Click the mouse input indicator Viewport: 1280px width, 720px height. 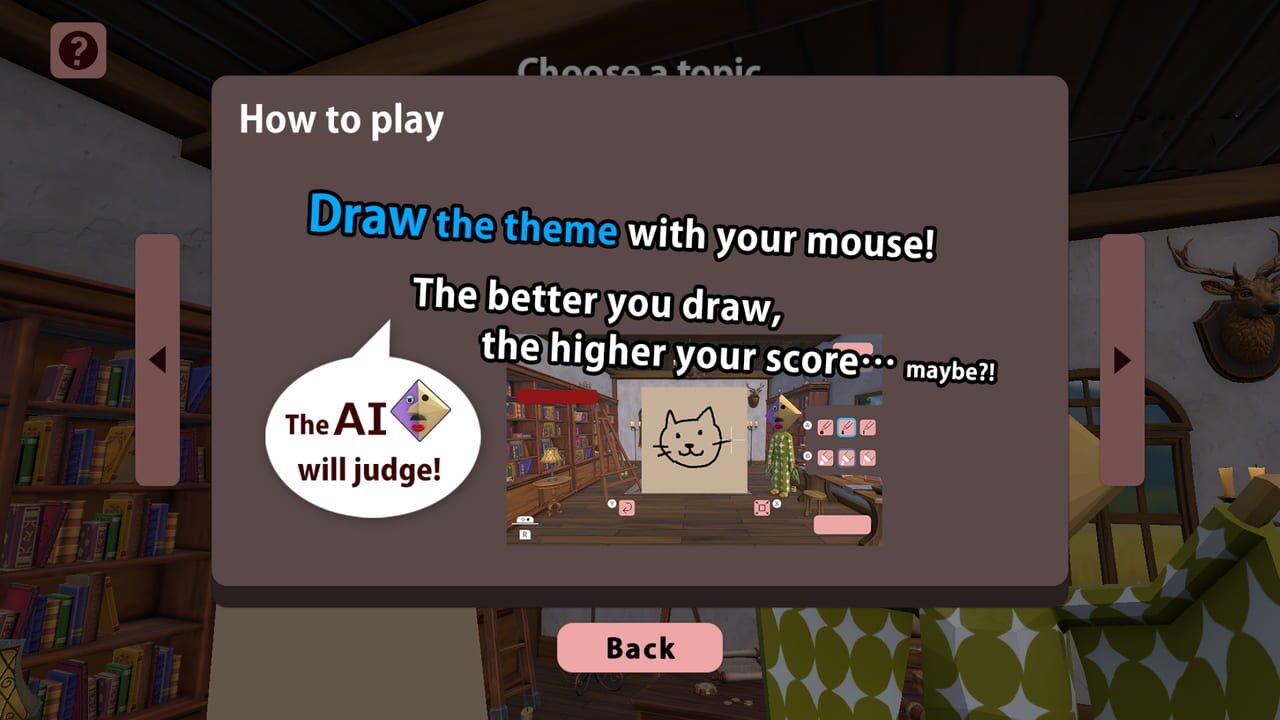click(525, 520)
